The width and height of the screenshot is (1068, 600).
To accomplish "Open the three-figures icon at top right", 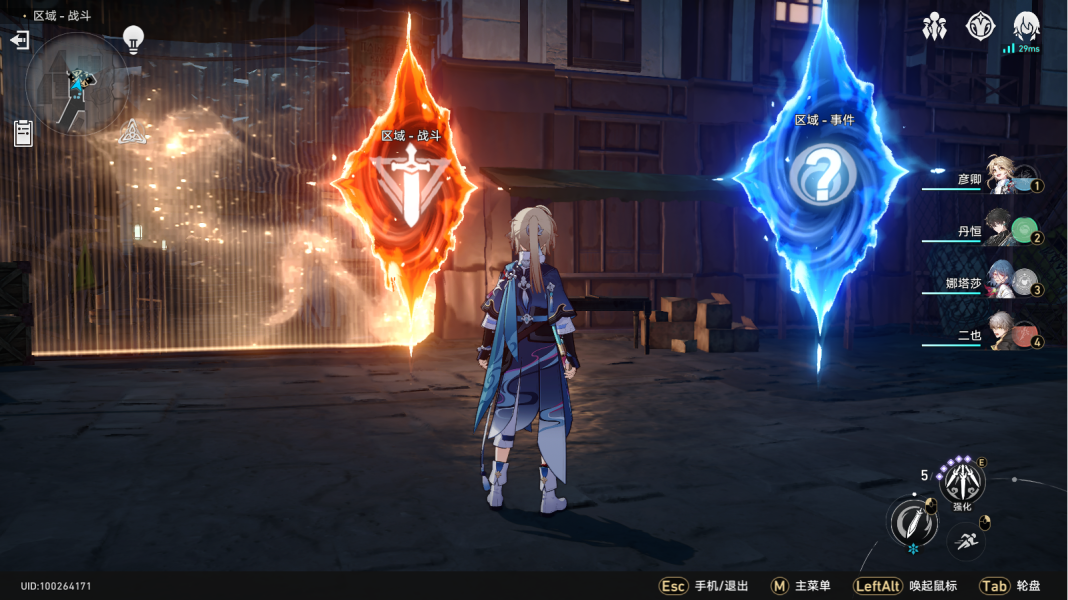I will [x=934, y=27].
